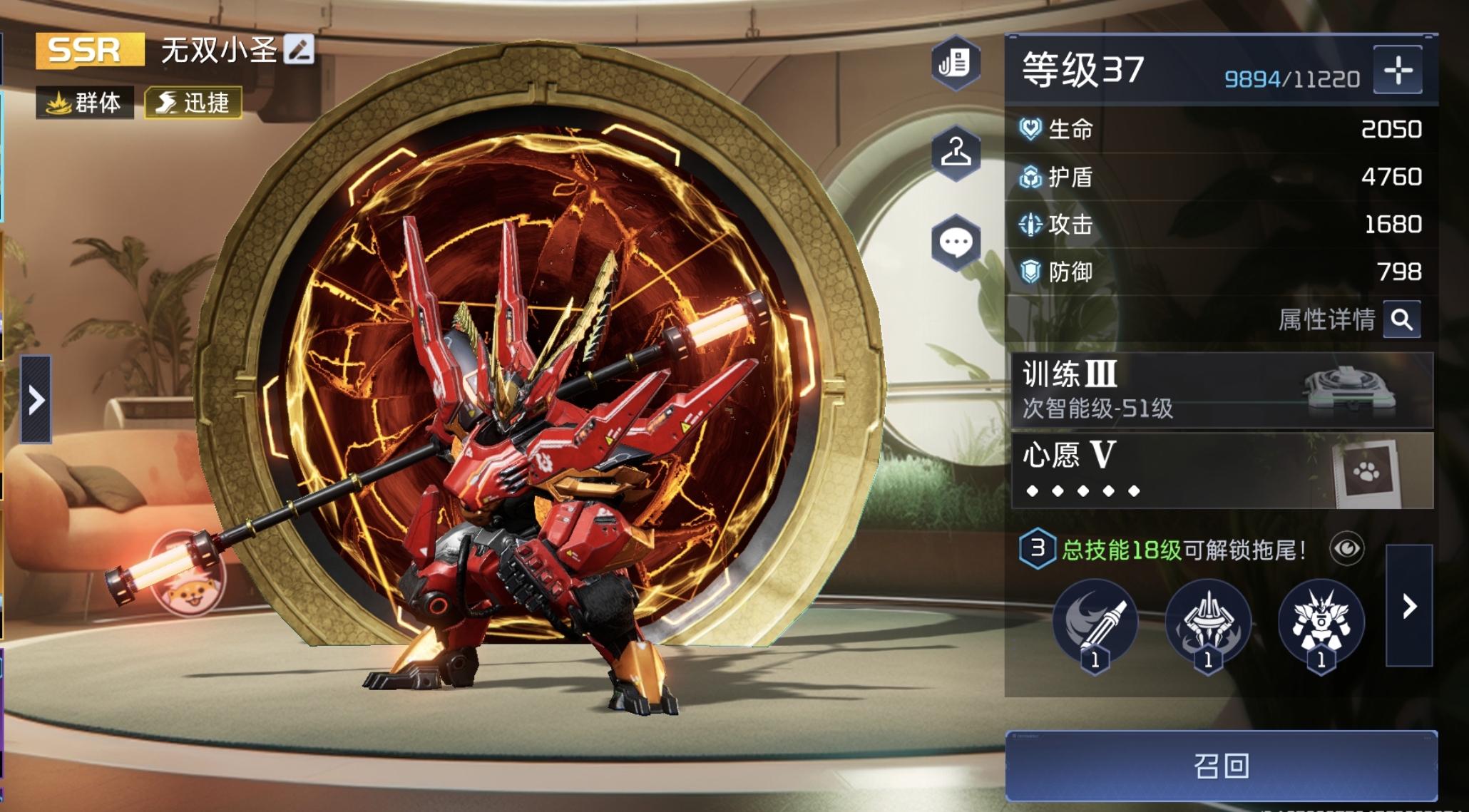This screenshot has height=812, width=1469.
Task: Toggle the tail preview eye icon
Action: [1346, 549]
